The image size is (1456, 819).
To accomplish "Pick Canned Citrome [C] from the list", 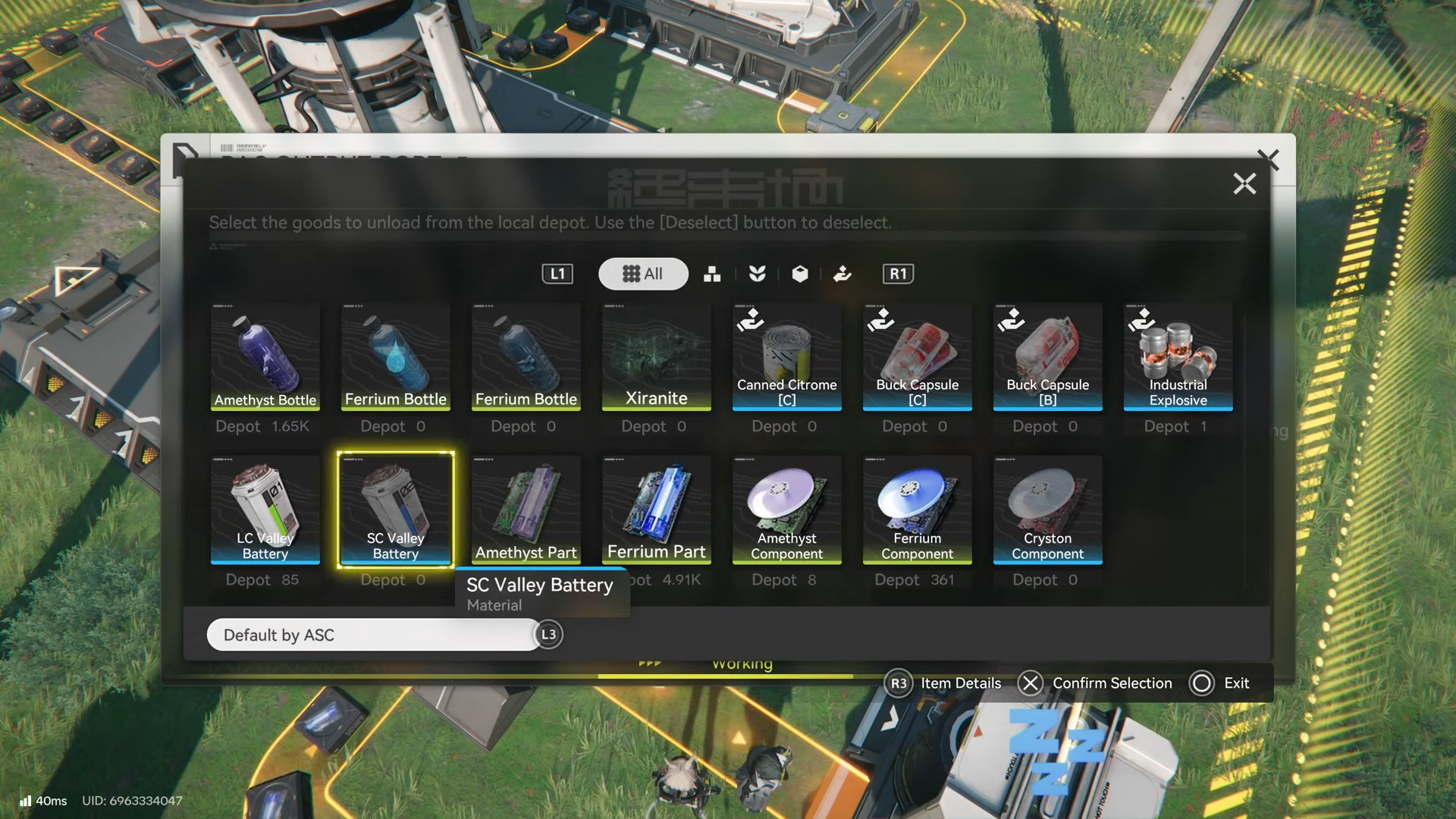I will click(786, 357).
